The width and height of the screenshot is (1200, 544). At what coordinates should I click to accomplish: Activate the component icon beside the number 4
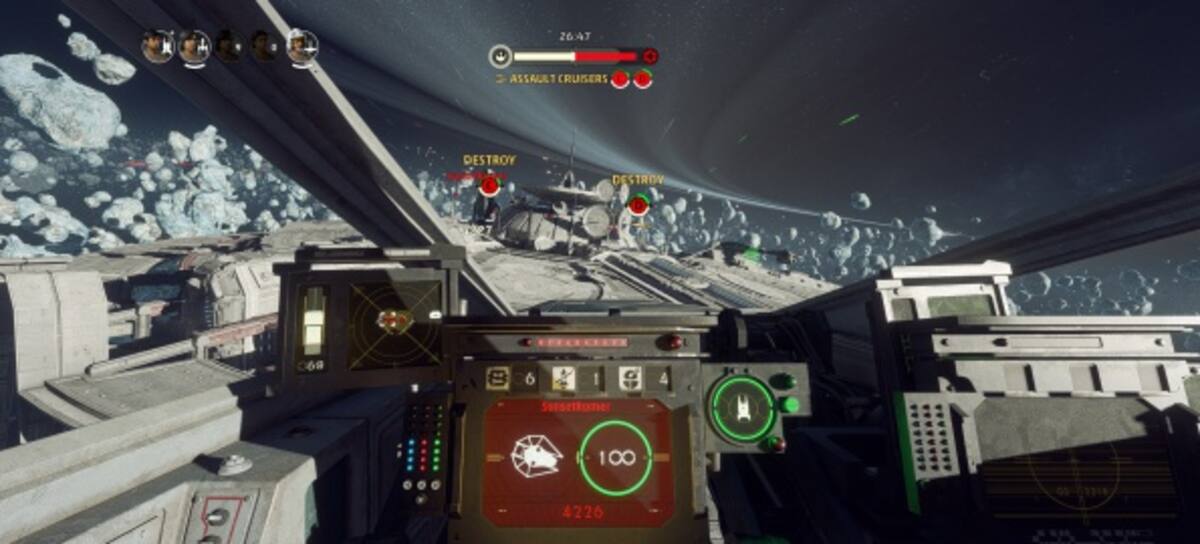coord(631,378)
